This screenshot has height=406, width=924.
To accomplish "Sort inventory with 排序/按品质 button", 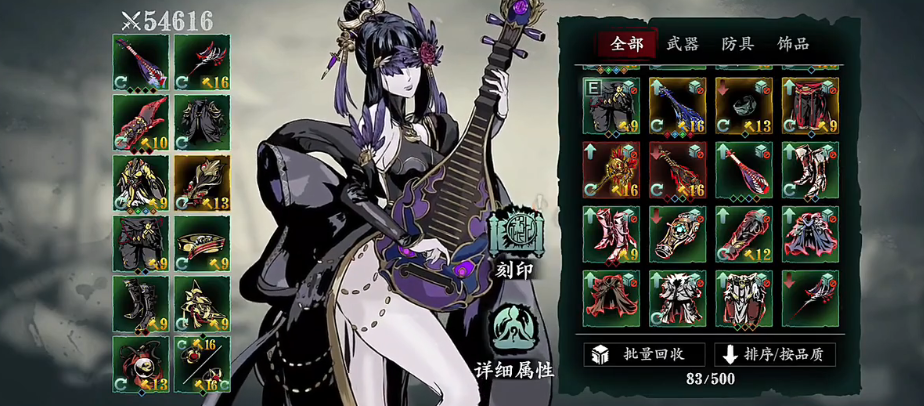I will [x=775, y=355].
